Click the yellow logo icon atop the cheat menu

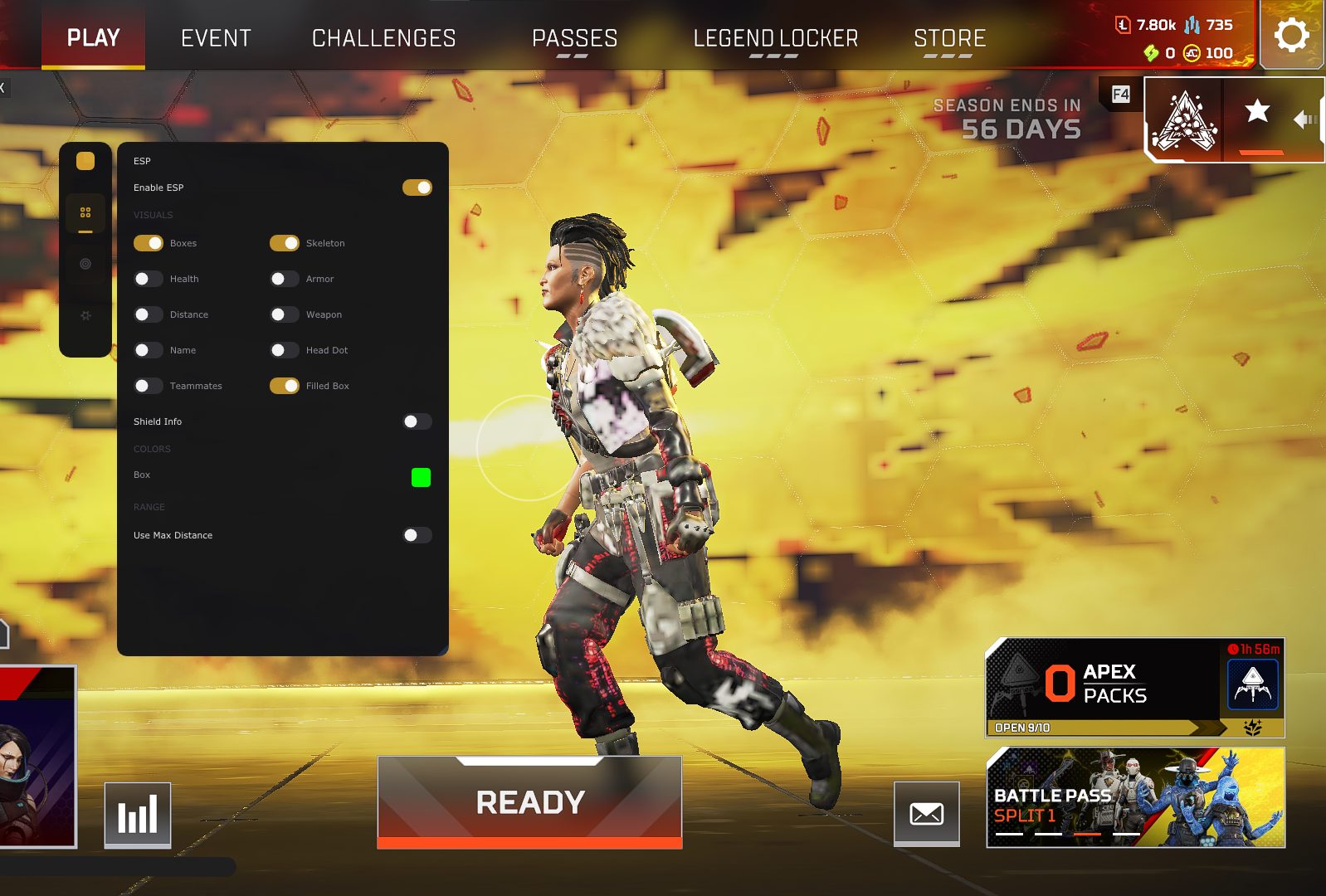click(85, 161)
